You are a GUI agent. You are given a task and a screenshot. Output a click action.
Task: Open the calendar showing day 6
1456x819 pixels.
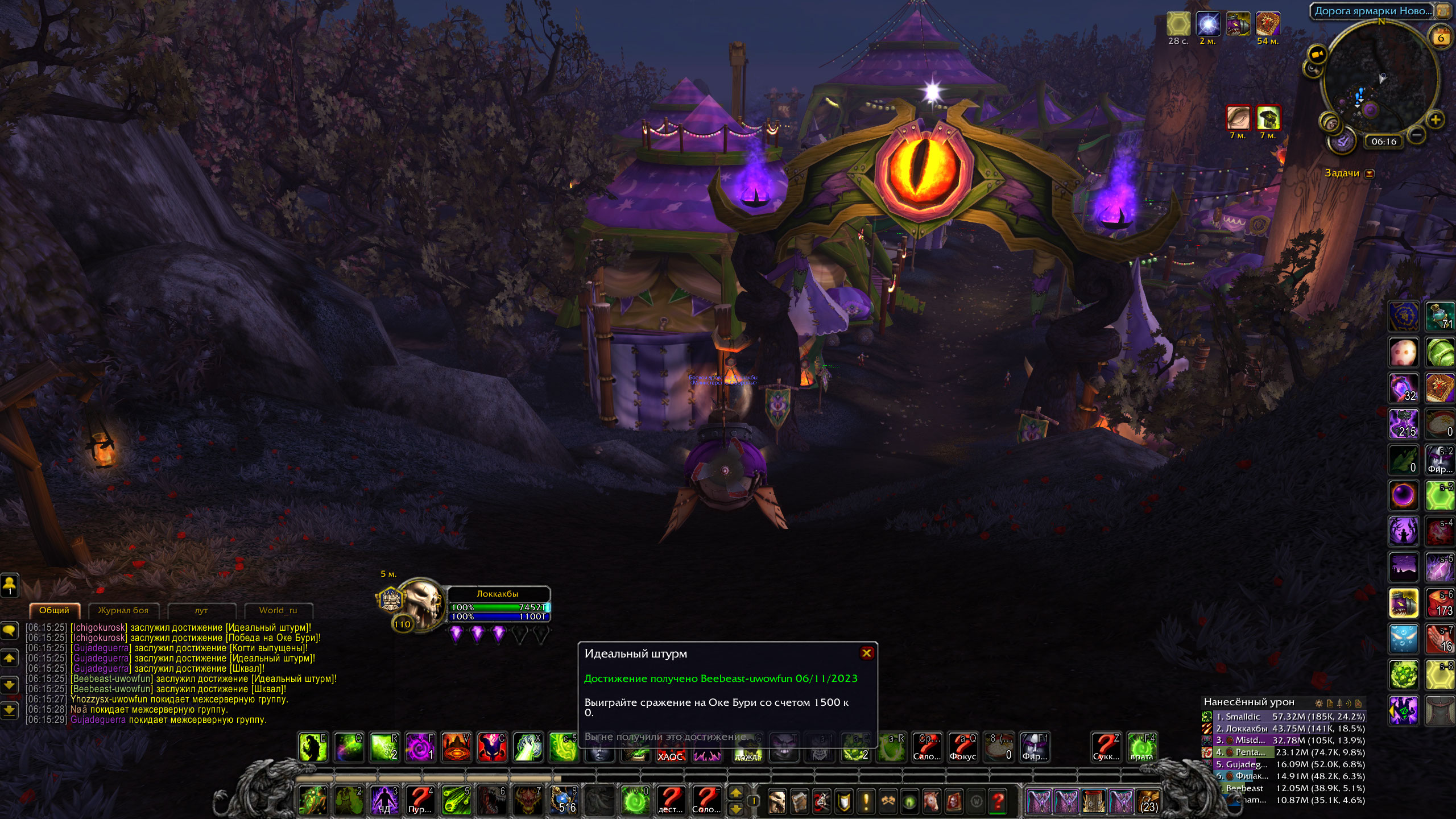[x=1440, y=38]
